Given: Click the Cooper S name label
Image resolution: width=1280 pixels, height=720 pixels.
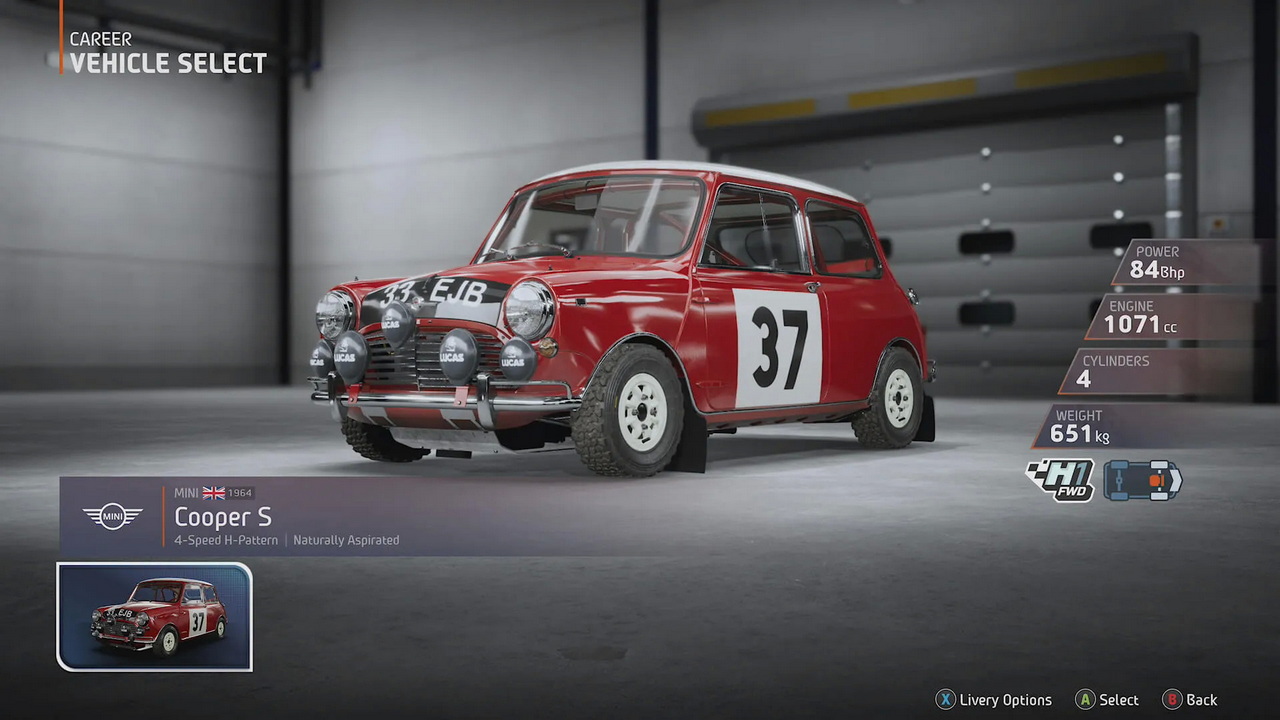Looking at the screenshot, I should 223,517.
